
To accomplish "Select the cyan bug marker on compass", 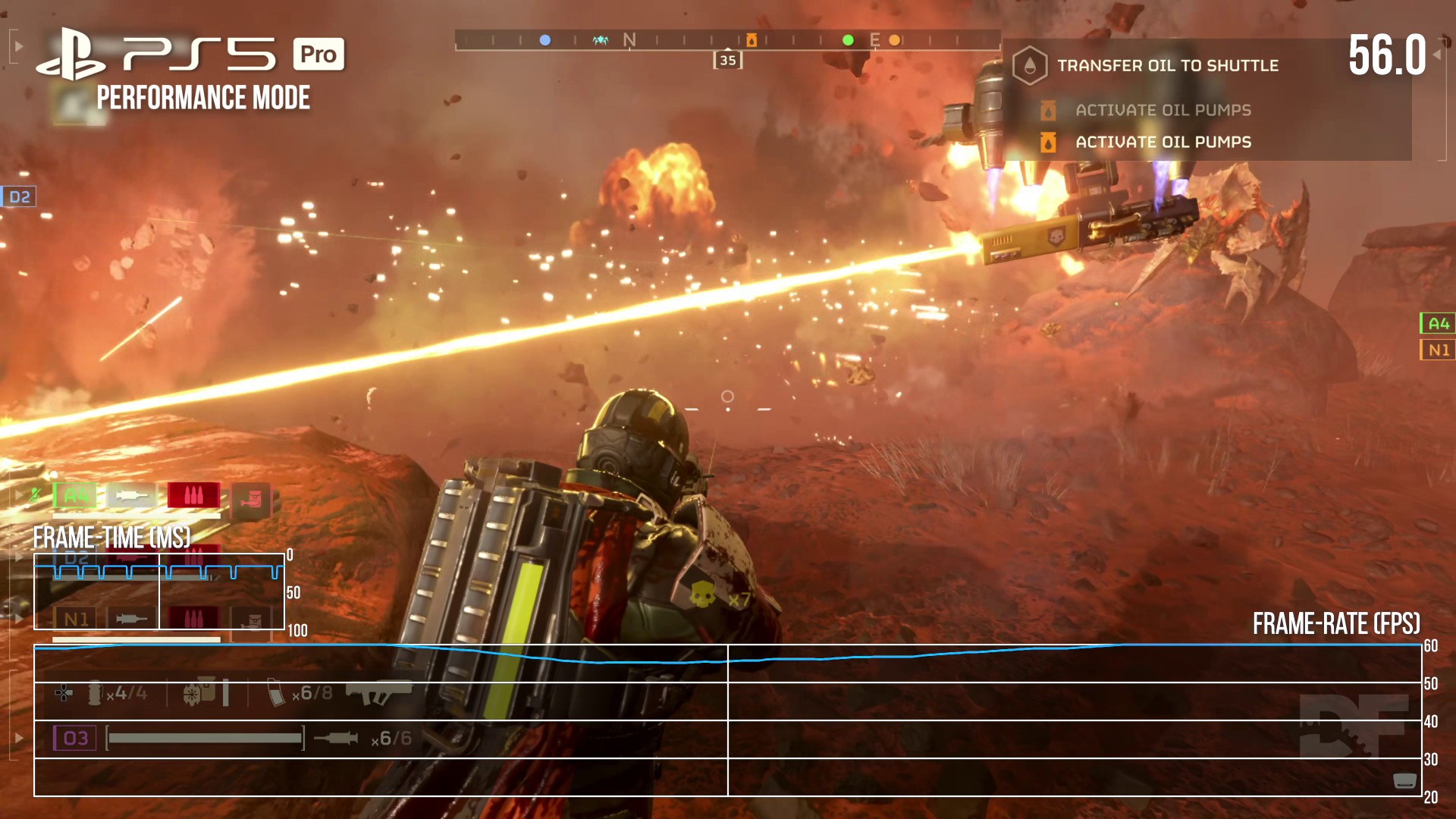I will pyautogui.click(x=601, y=40).
